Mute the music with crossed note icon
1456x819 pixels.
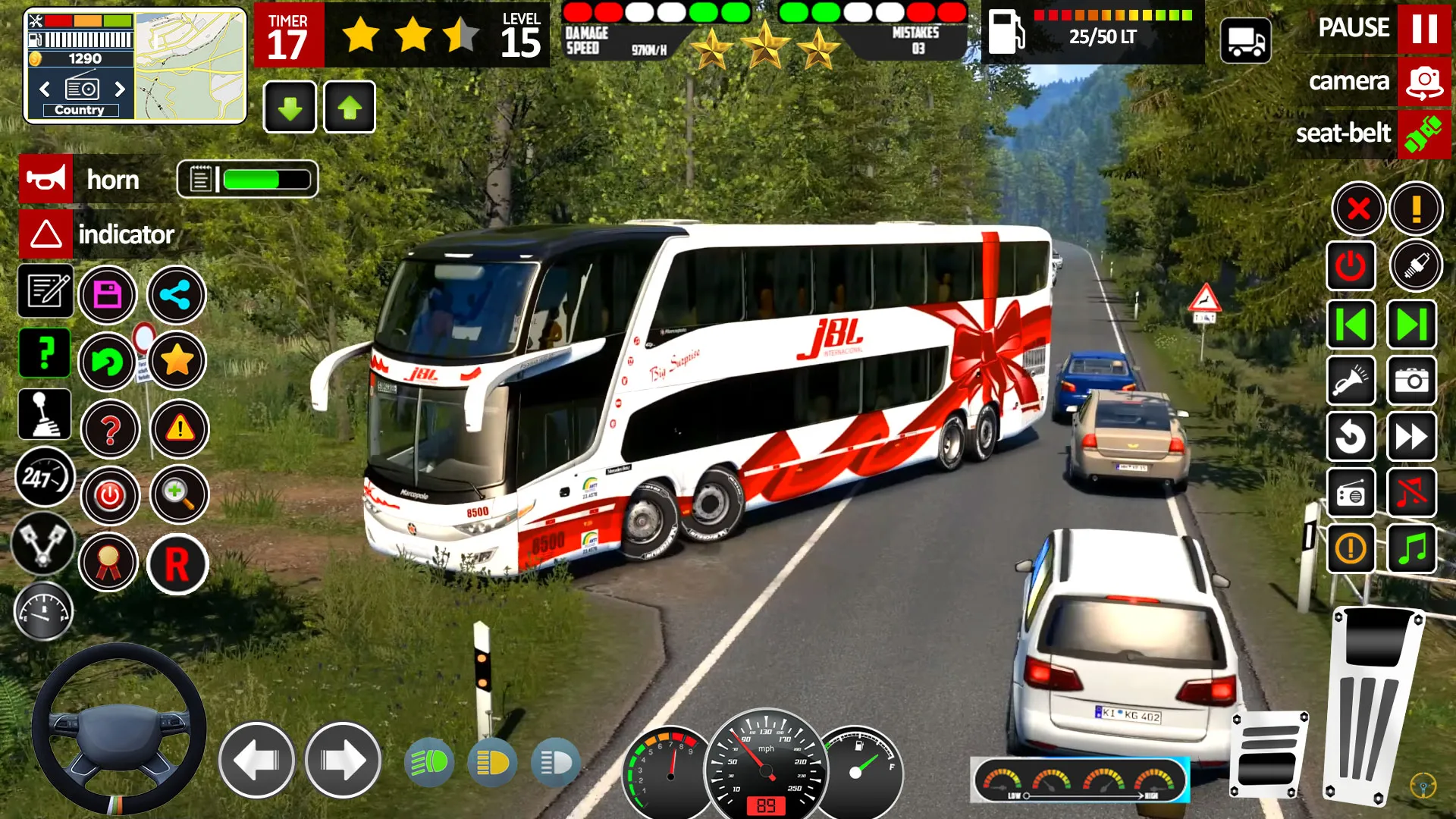1412,493
